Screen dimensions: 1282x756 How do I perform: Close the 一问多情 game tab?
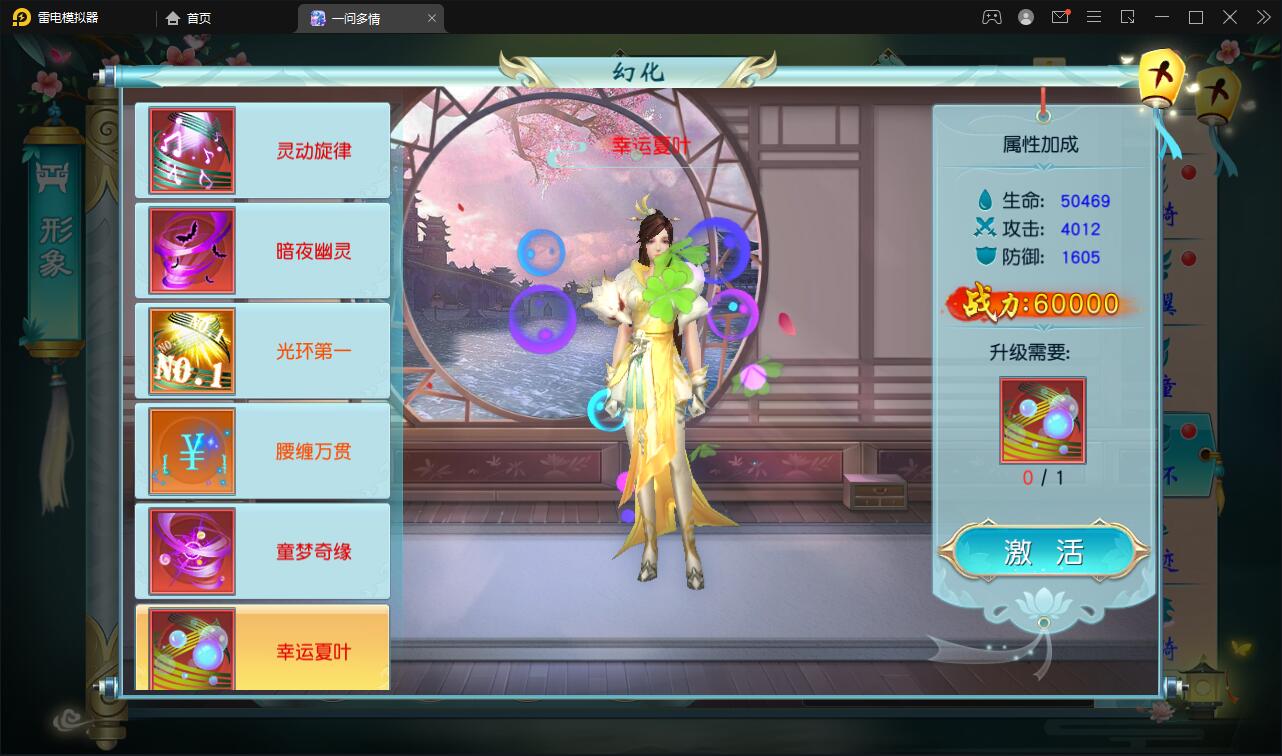[431, 17]
